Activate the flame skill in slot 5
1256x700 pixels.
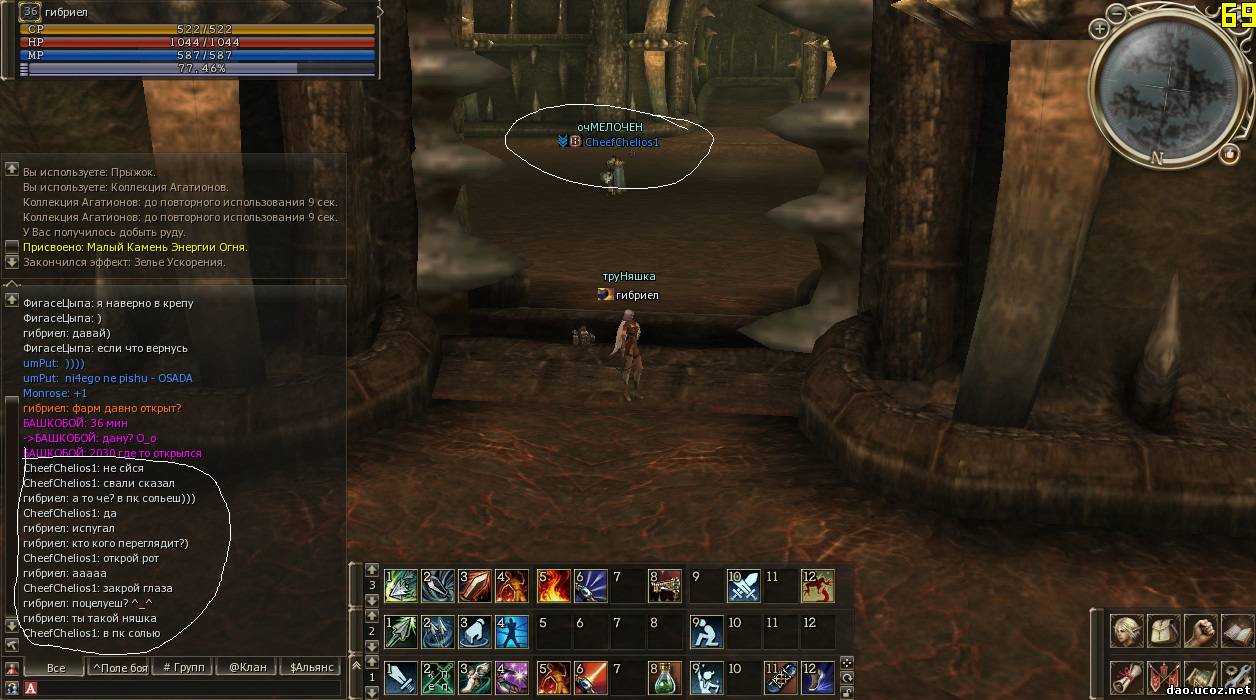tap(553, 585)
